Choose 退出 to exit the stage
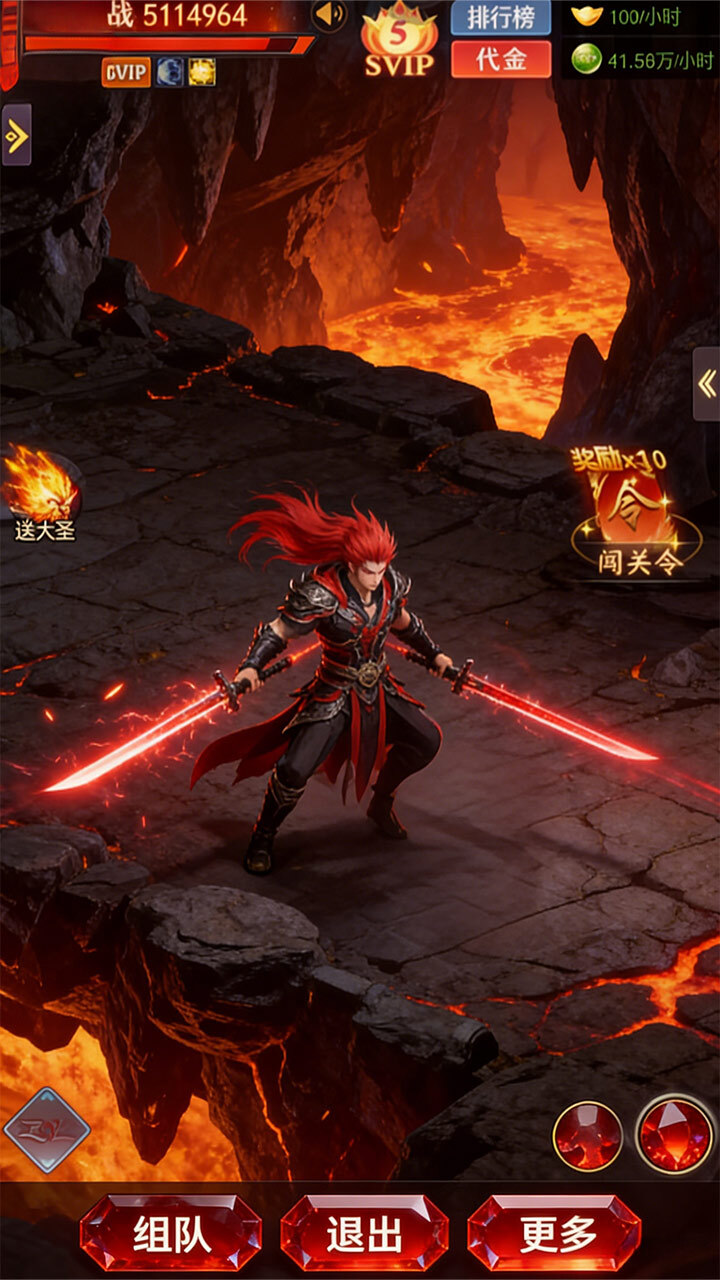The height and width of the screenshot is (1280, 720). pos(364,1233)
